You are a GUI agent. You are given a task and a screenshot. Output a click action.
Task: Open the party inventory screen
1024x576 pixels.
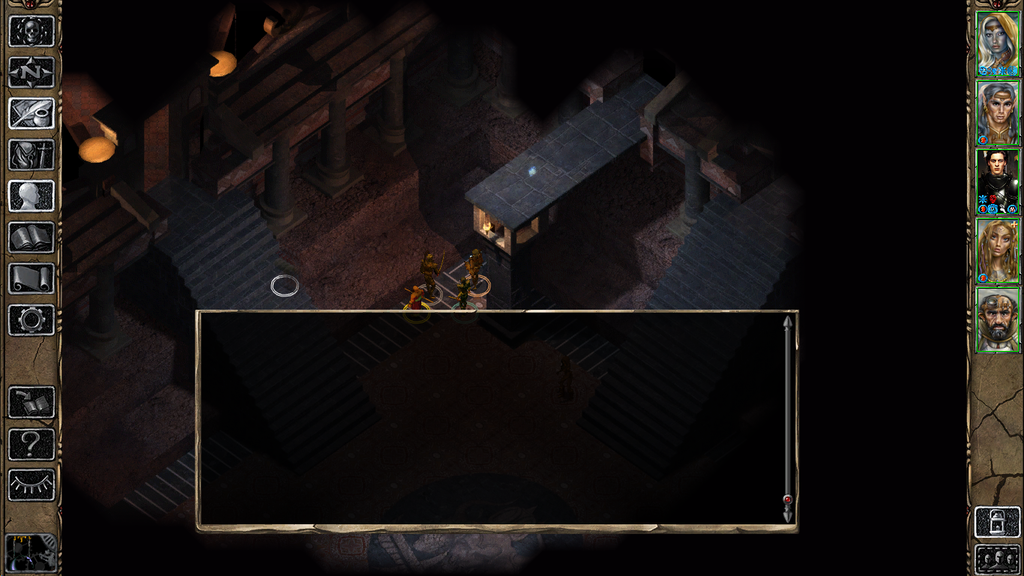pos(31,155)
